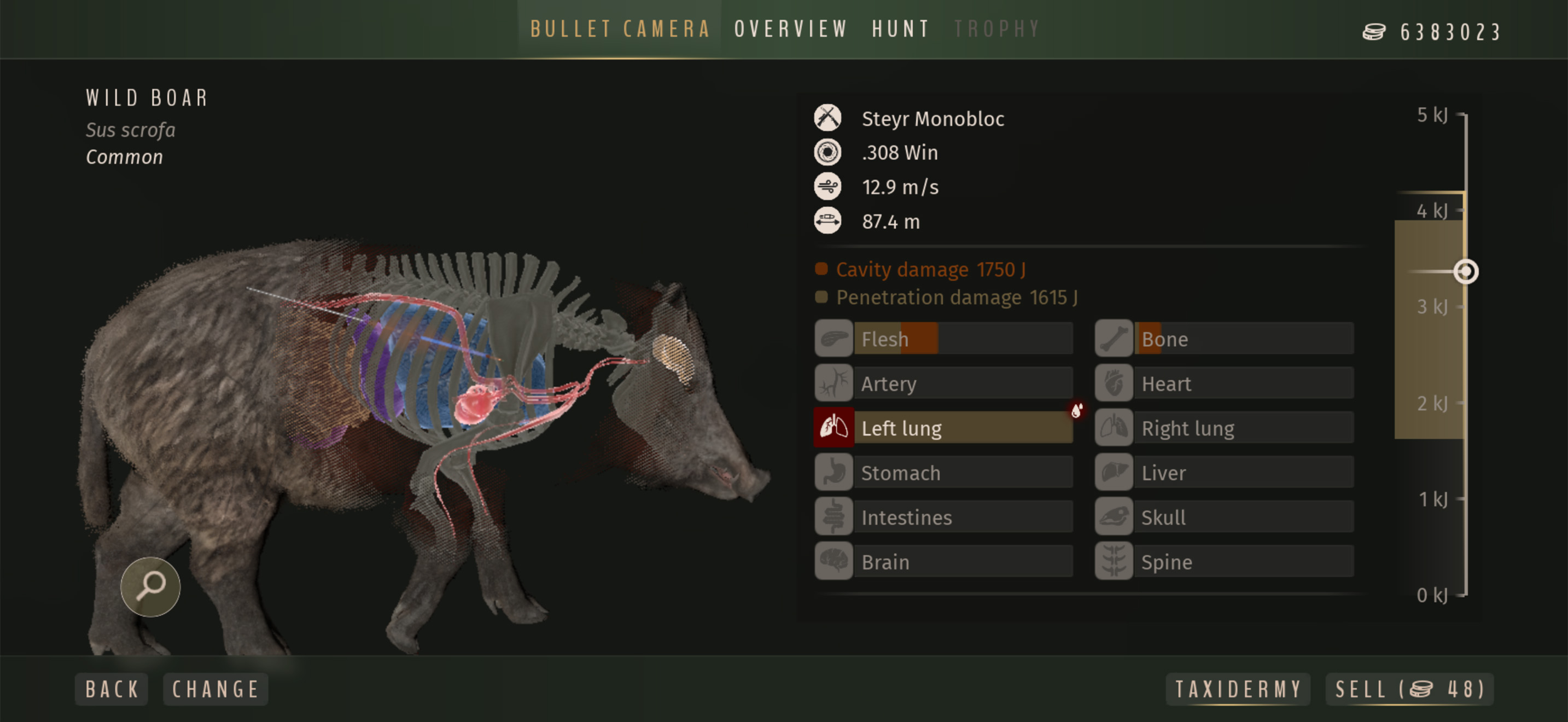1568x722 pixels.
Task: Click the Taxidermy button
Action: 1238,689
